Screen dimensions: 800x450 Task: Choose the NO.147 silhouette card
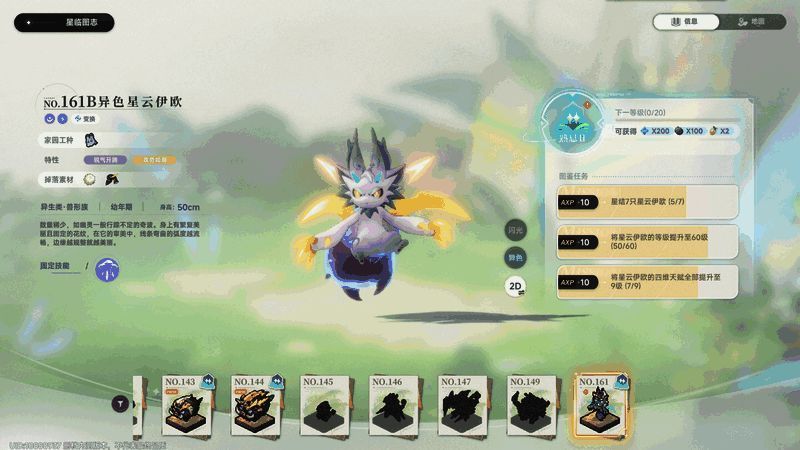[x=466, y=405]
